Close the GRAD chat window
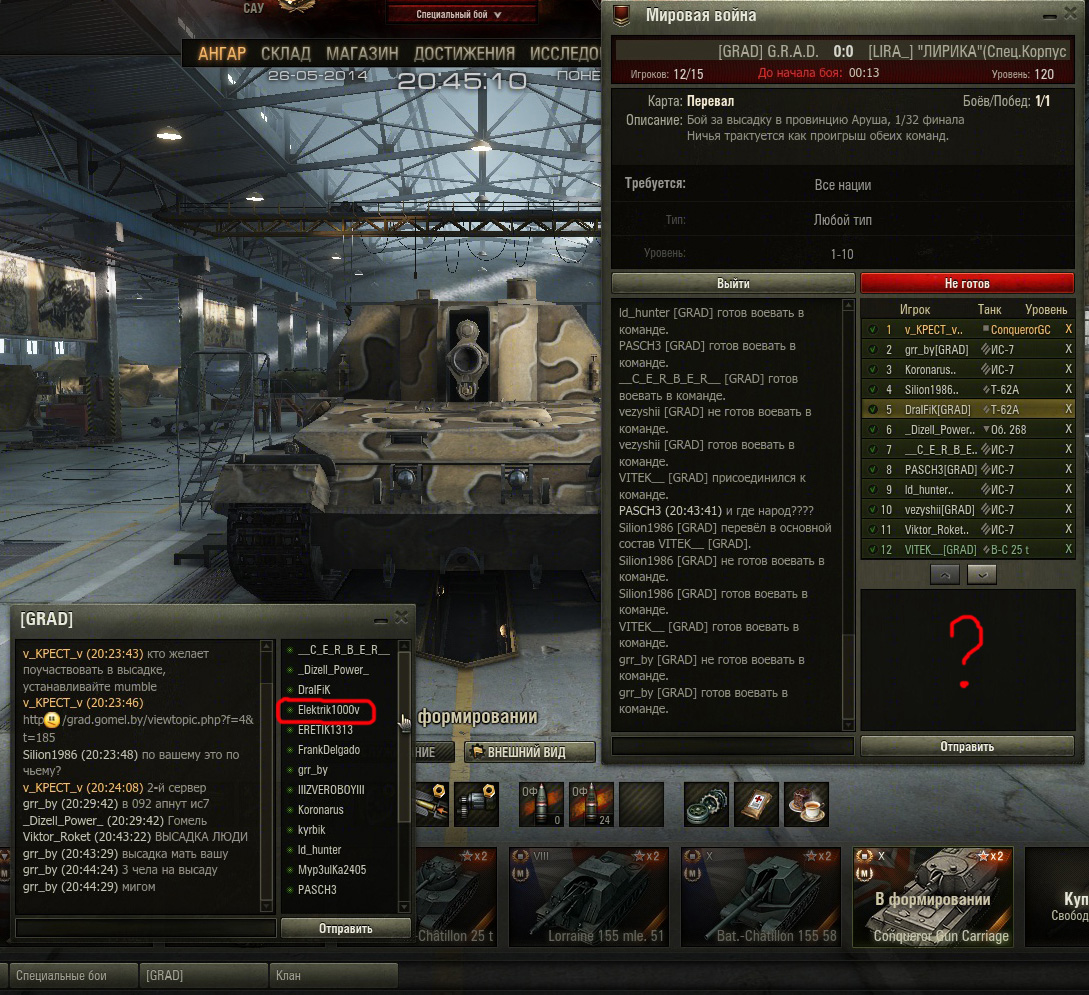 coord(401,618)
